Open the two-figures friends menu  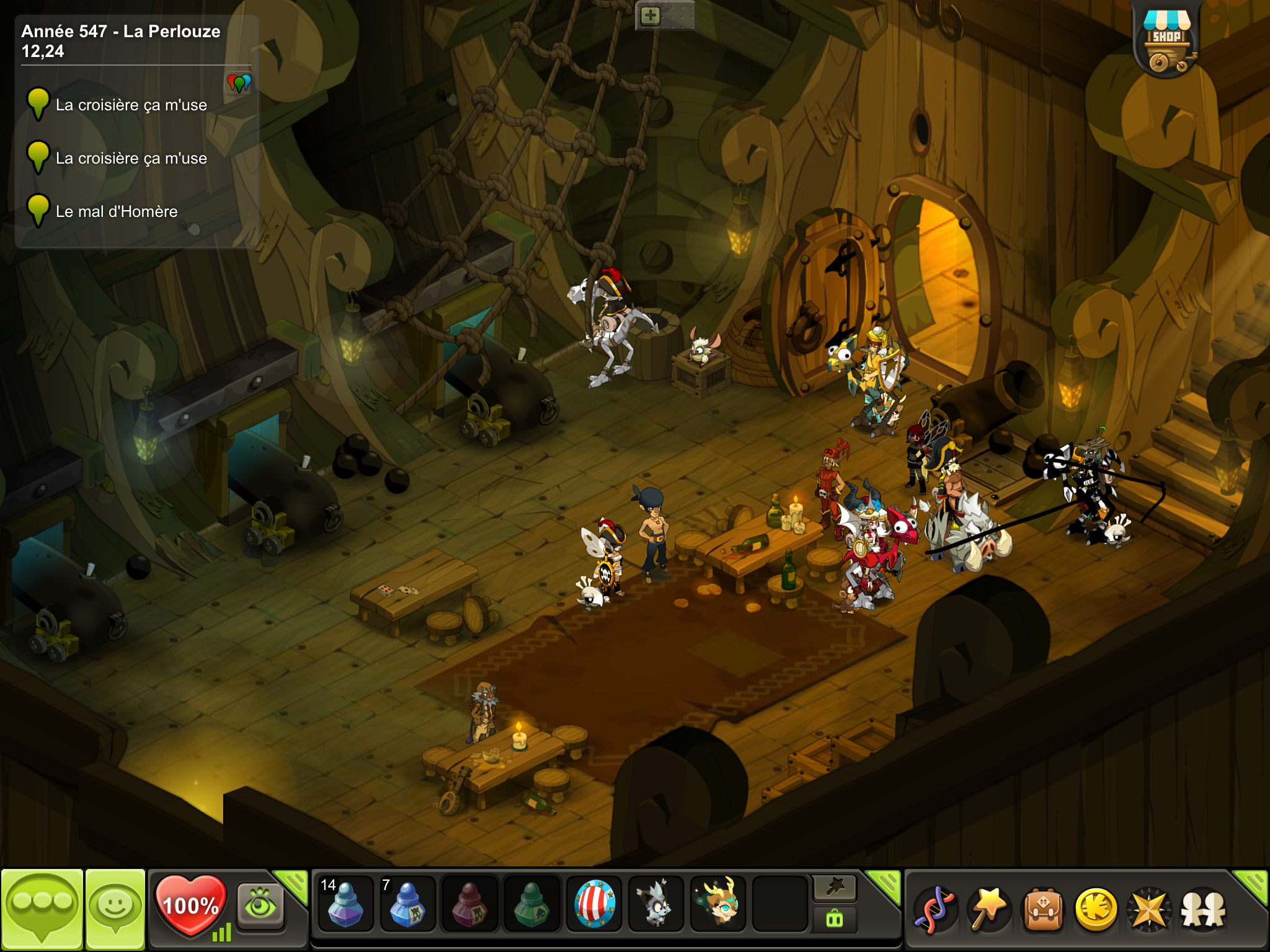[x=1203, y=910]
